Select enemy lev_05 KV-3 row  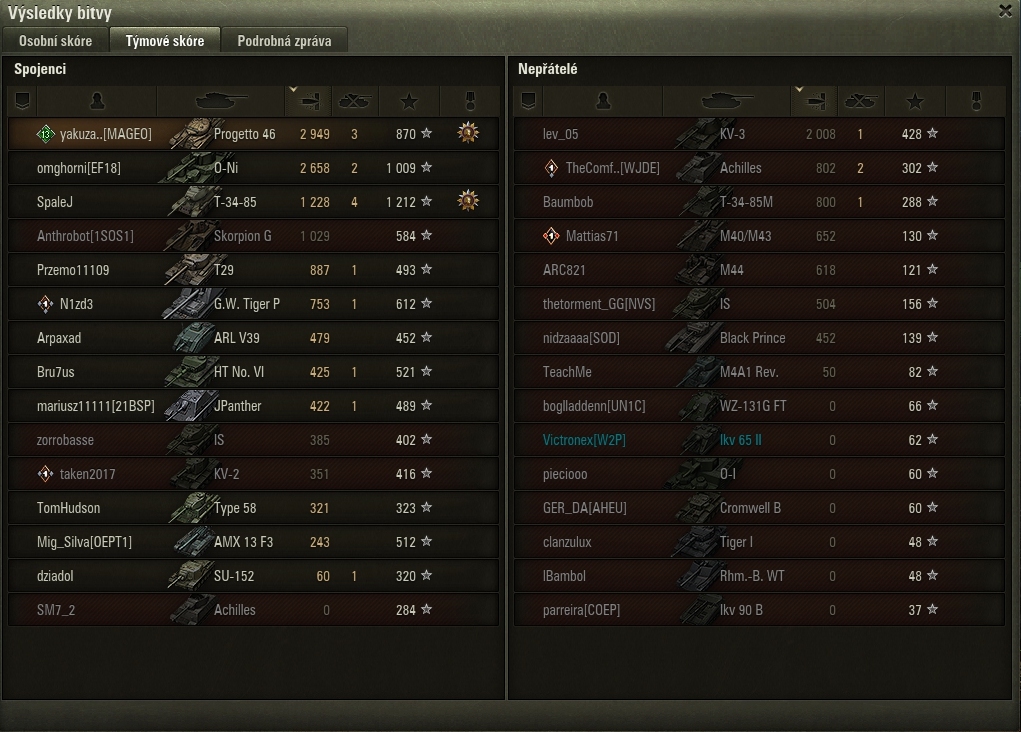(x=759, y=134)
